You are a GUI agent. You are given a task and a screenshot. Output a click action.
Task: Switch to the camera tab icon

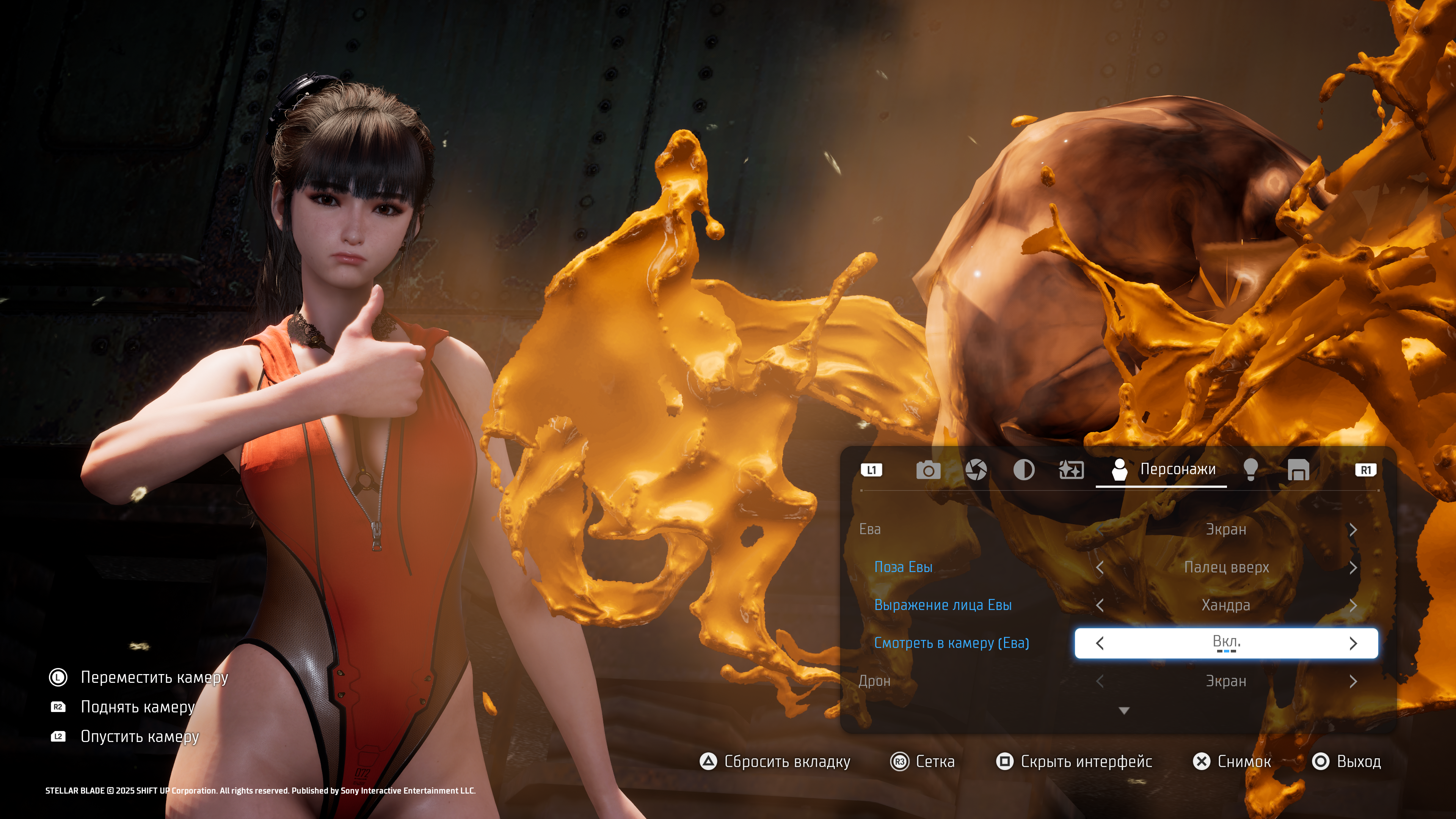click(928, 470)
